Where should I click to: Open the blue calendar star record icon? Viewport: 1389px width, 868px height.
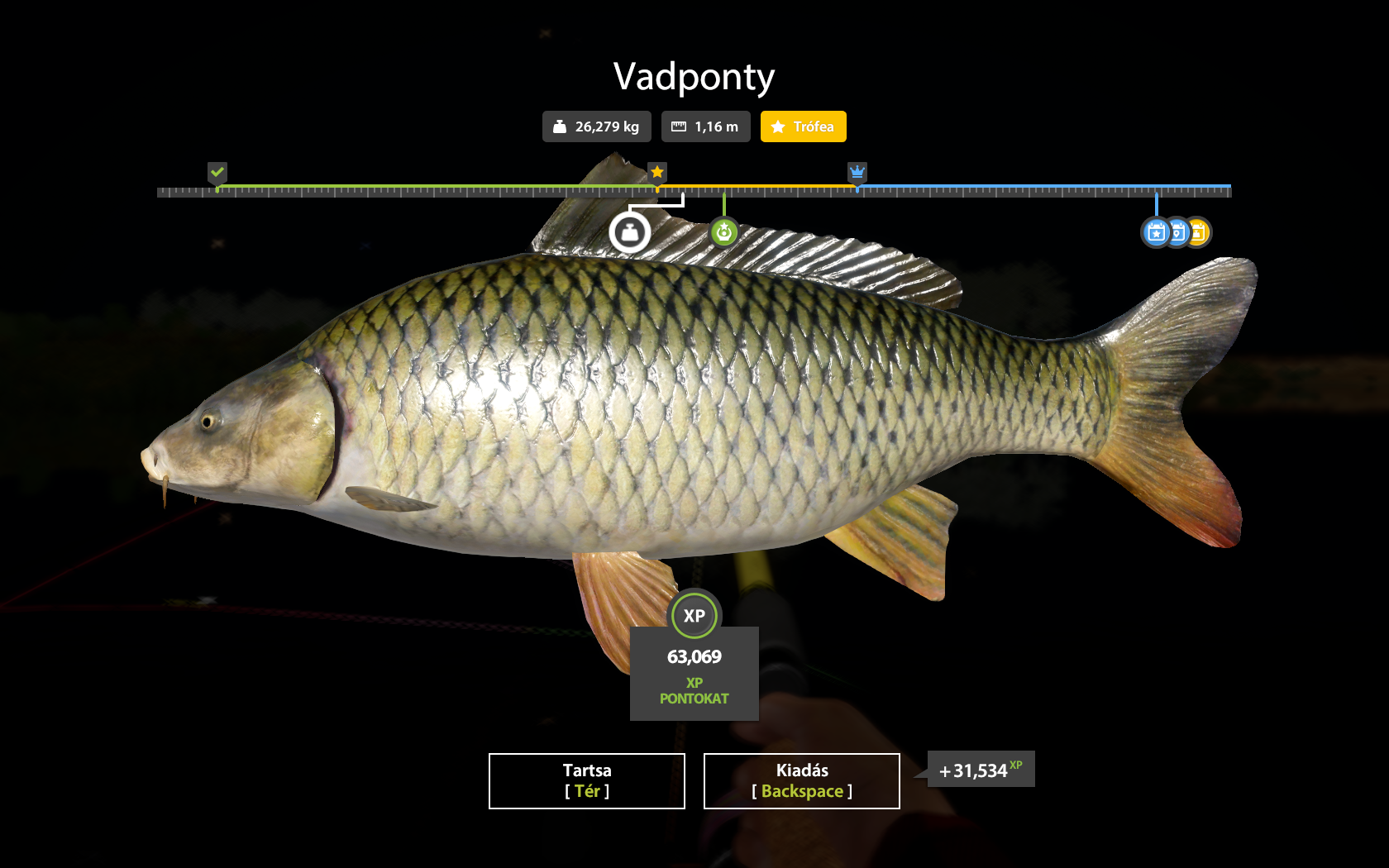(1156, 233)
